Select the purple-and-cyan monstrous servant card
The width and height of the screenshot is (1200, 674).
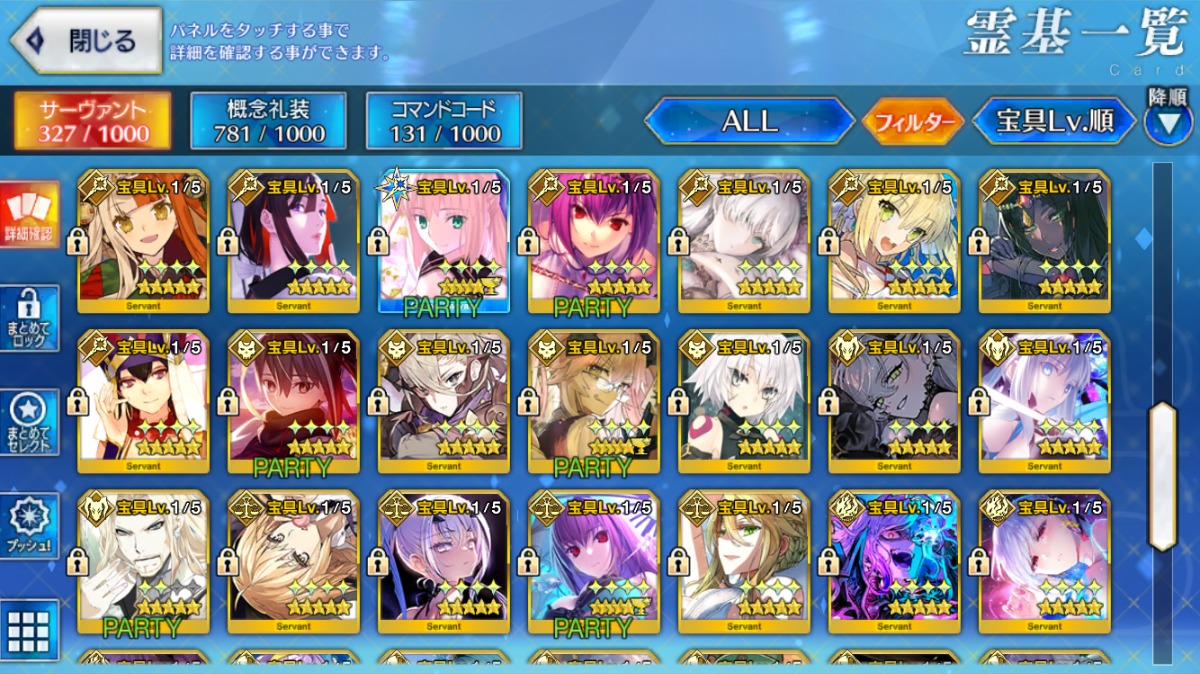pyautogui.click(x=894, y=561)
